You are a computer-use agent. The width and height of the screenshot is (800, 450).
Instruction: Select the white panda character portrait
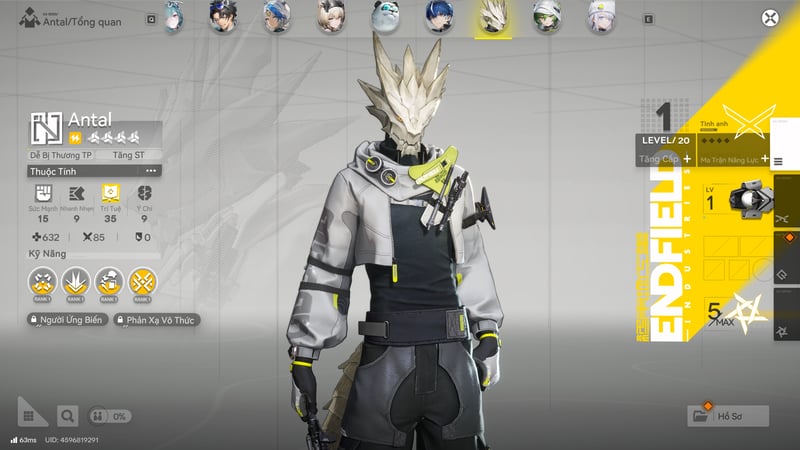click(x=384, y=17)
